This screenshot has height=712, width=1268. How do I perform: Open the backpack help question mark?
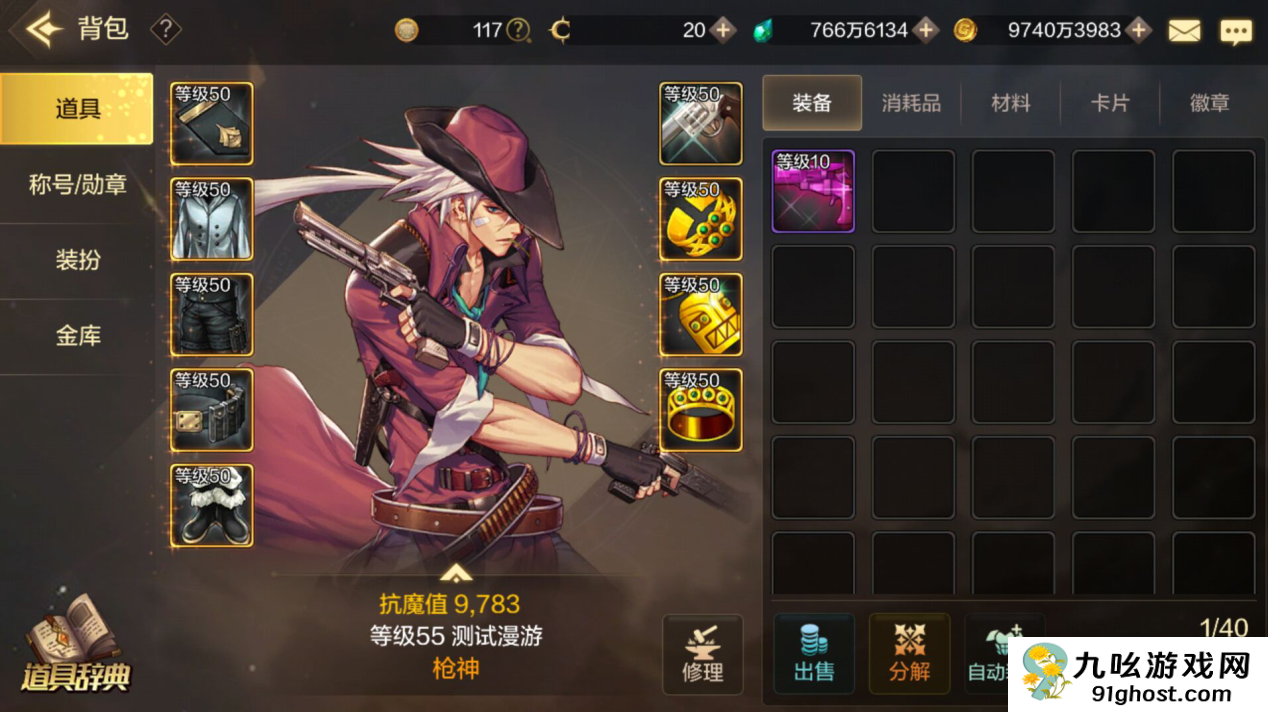[165, 30]
